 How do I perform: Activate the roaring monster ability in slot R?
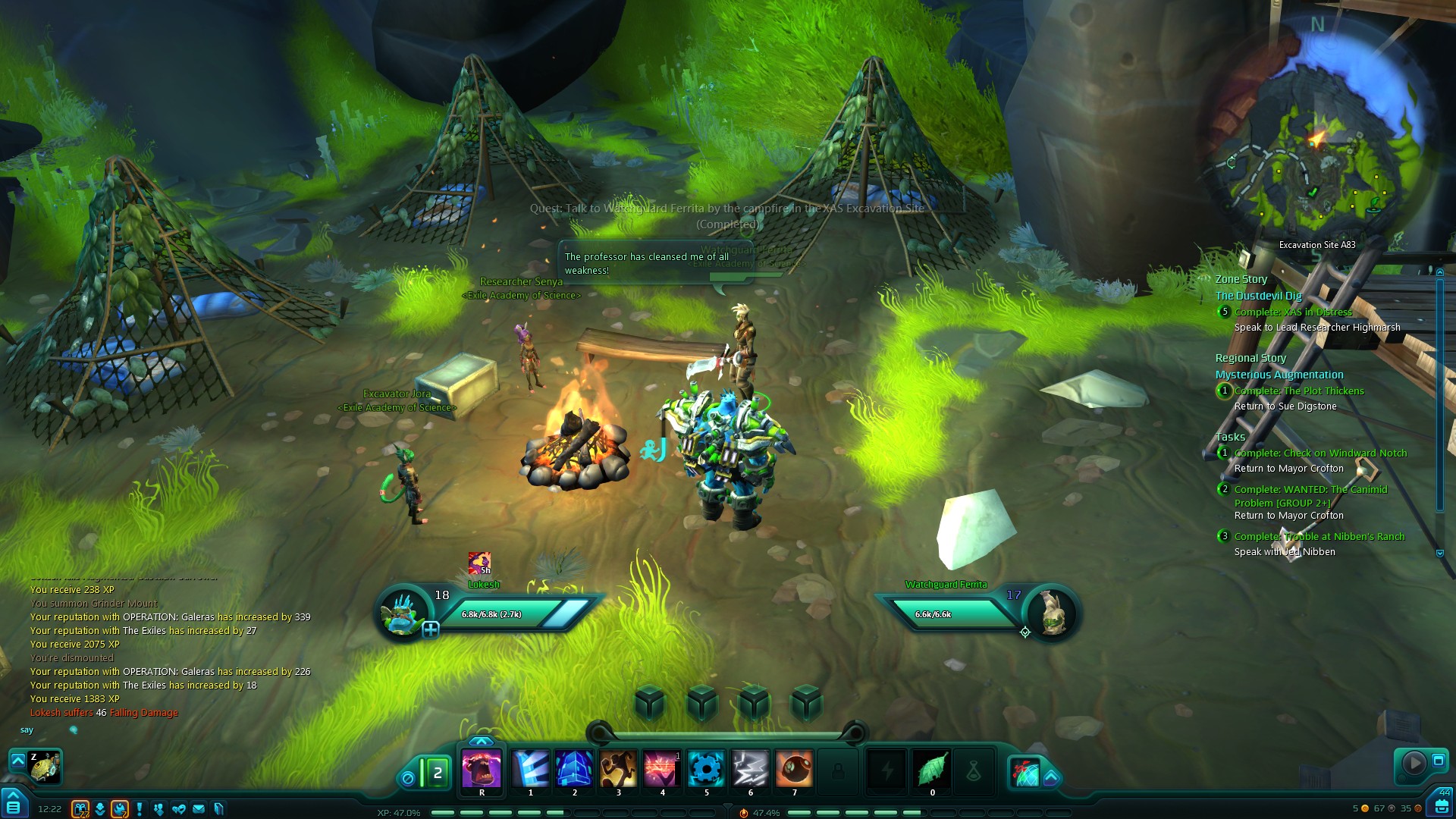coord(482,768)
